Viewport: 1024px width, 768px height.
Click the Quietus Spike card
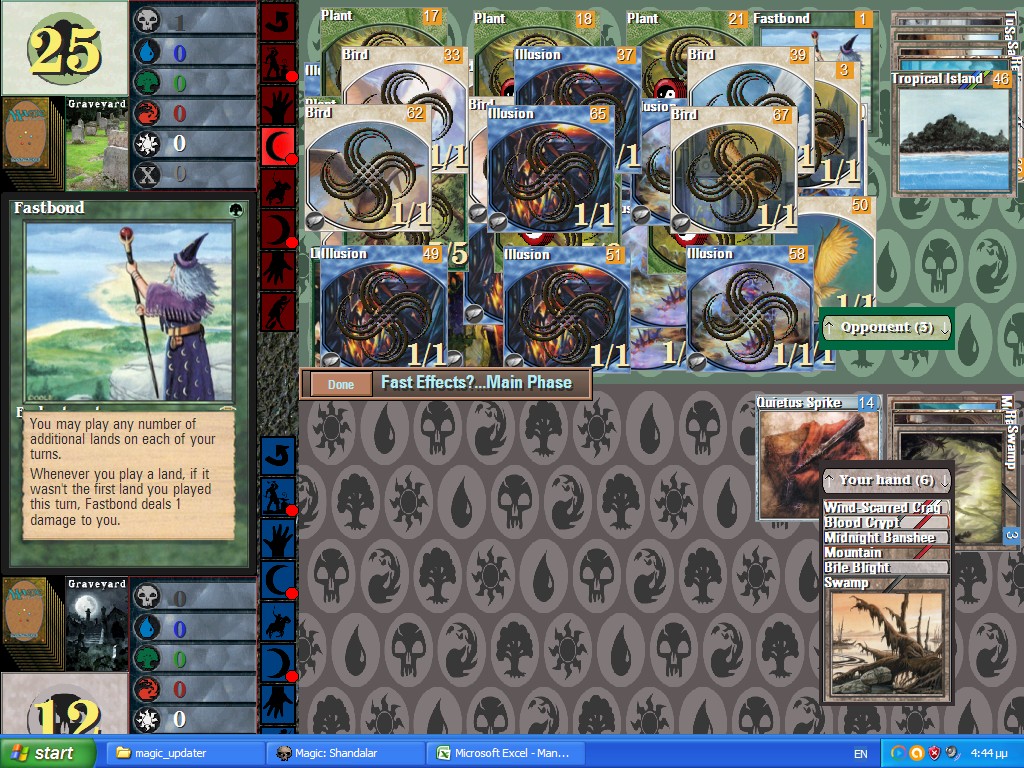point(815,460)
